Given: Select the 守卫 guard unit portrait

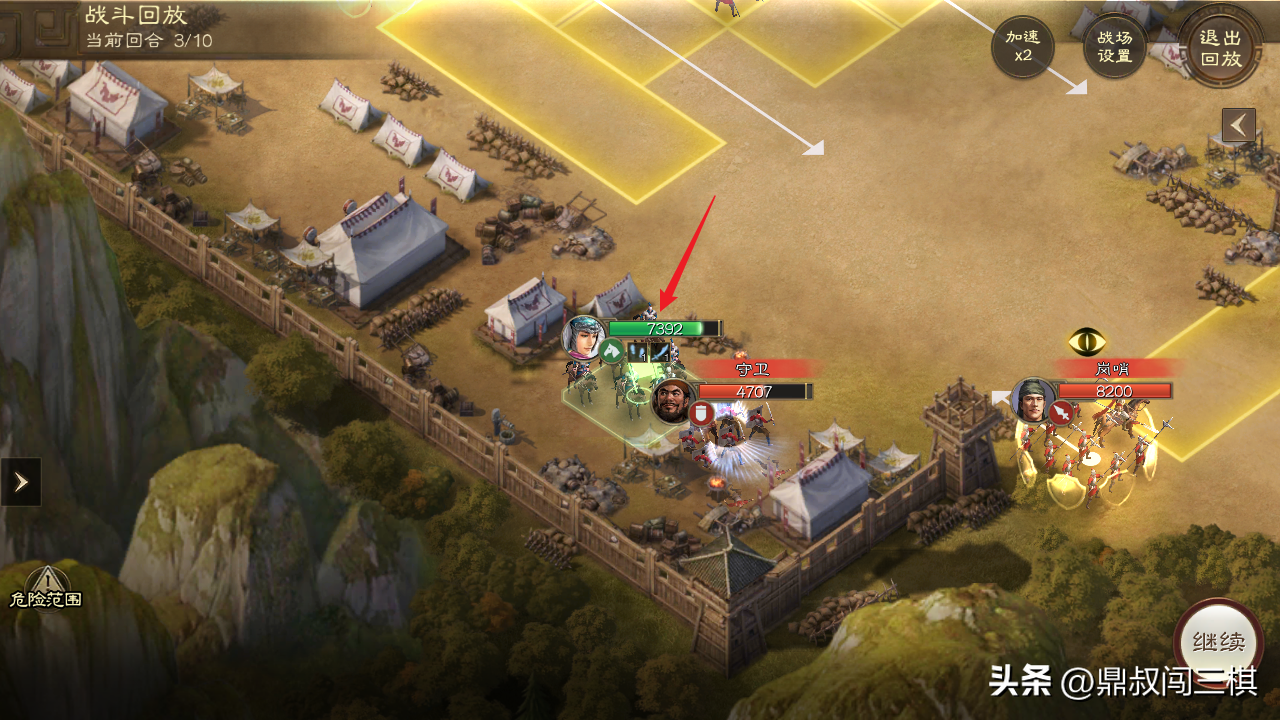Looking at the screenshot, I should pyautogui.click(x=672, y=400).
